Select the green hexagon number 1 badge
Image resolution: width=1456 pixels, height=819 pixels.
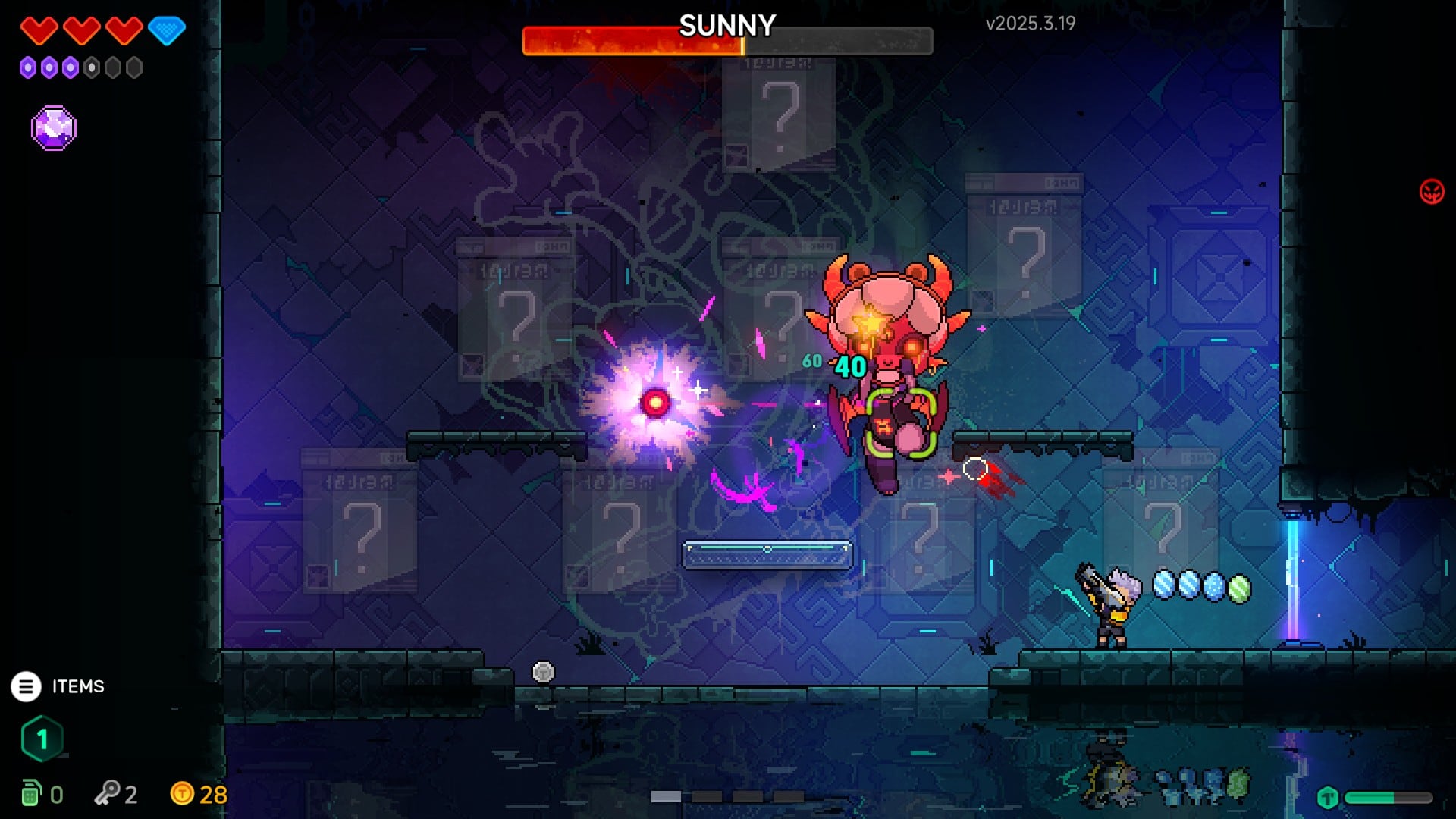point(42,739)
